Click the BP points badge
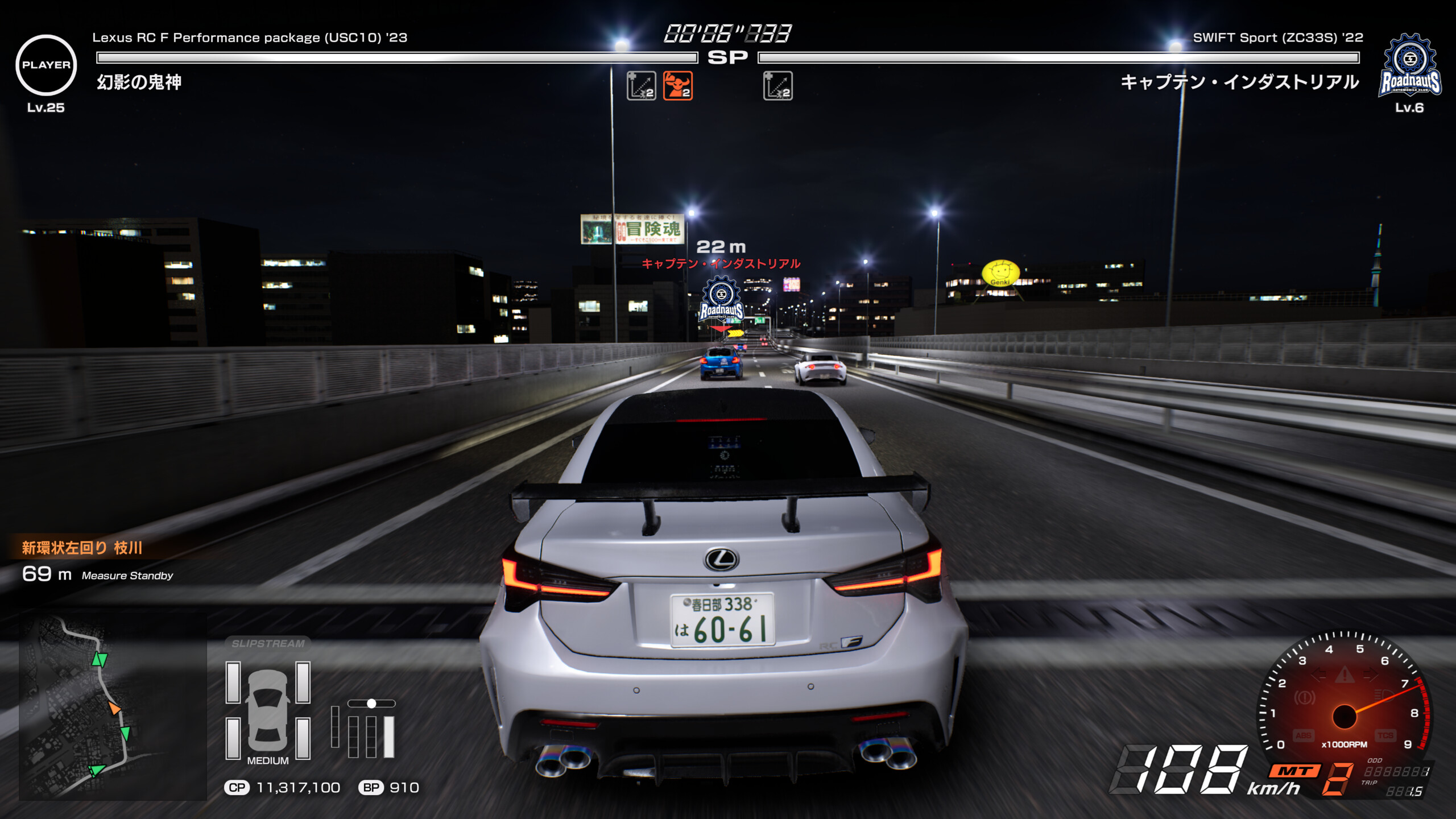 coord(371,788)
